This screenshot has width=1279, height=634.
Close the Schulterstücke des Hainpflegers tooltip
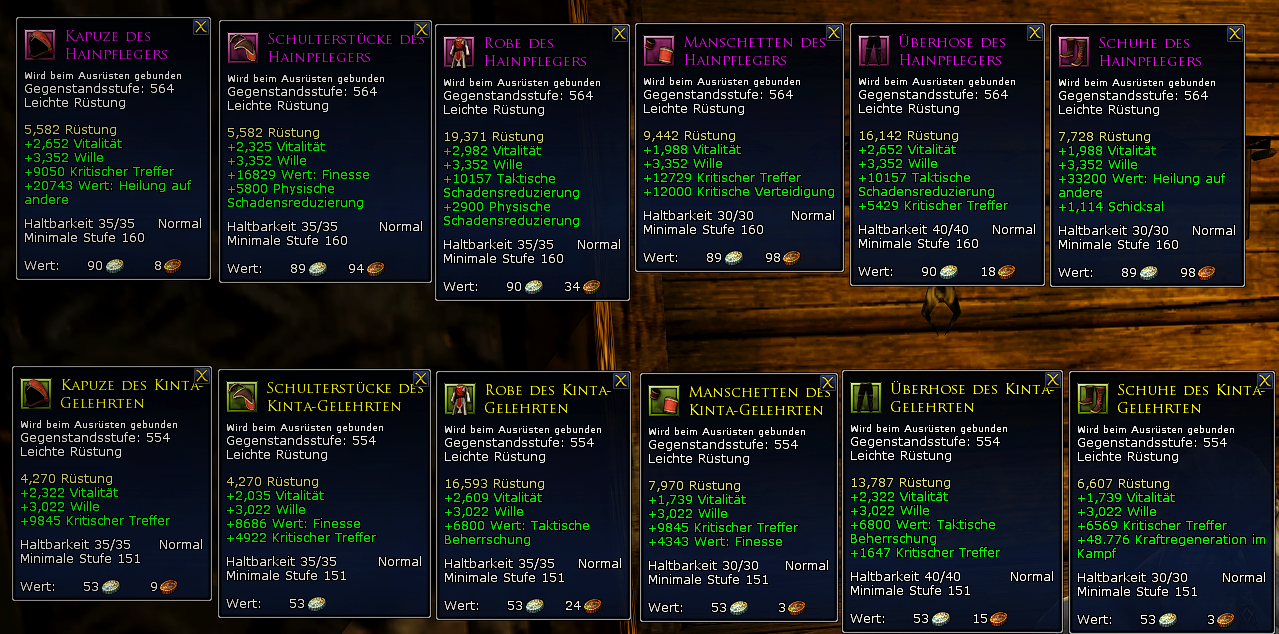tap(422, 30)
